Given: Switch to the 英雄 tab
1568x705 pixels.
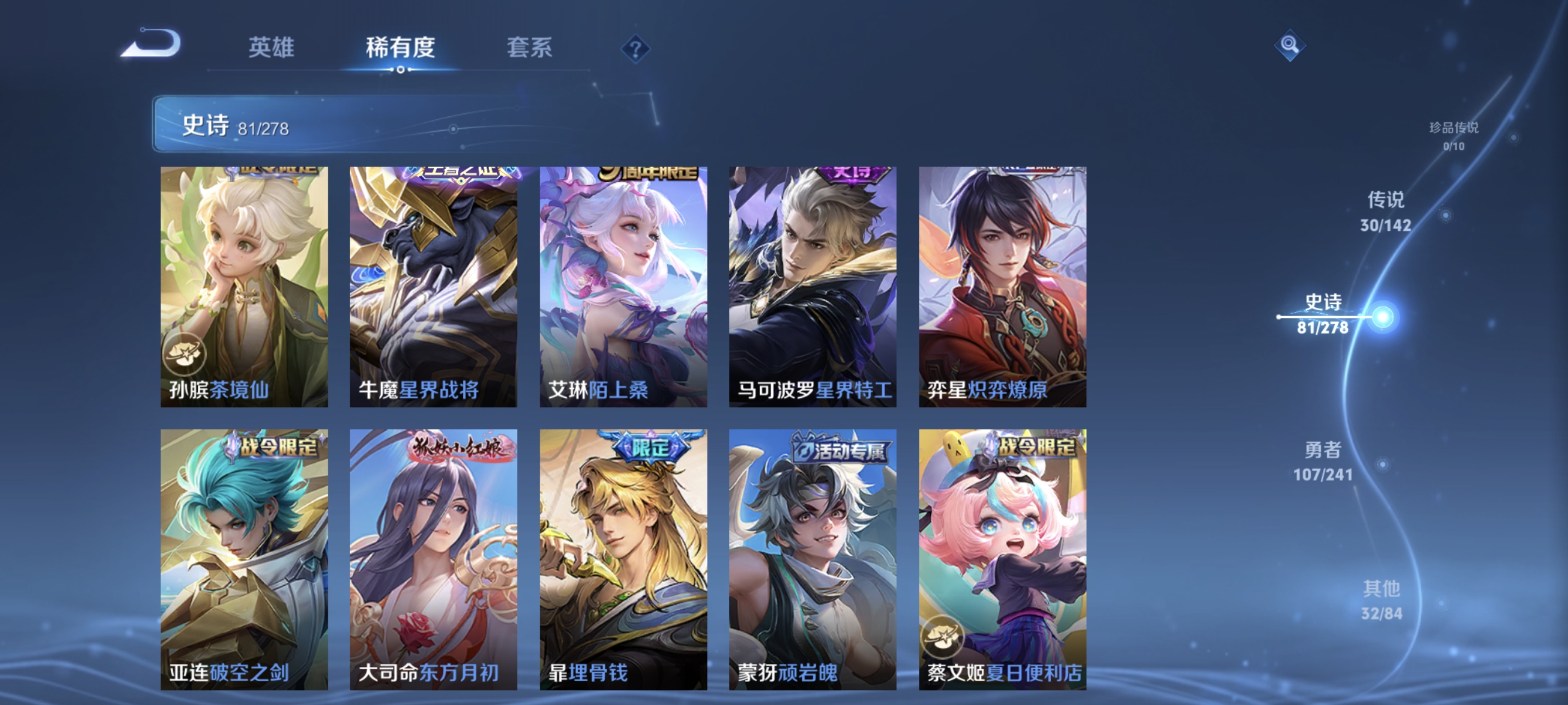Looking at the screenshot, I should click(x=271, y=48).
